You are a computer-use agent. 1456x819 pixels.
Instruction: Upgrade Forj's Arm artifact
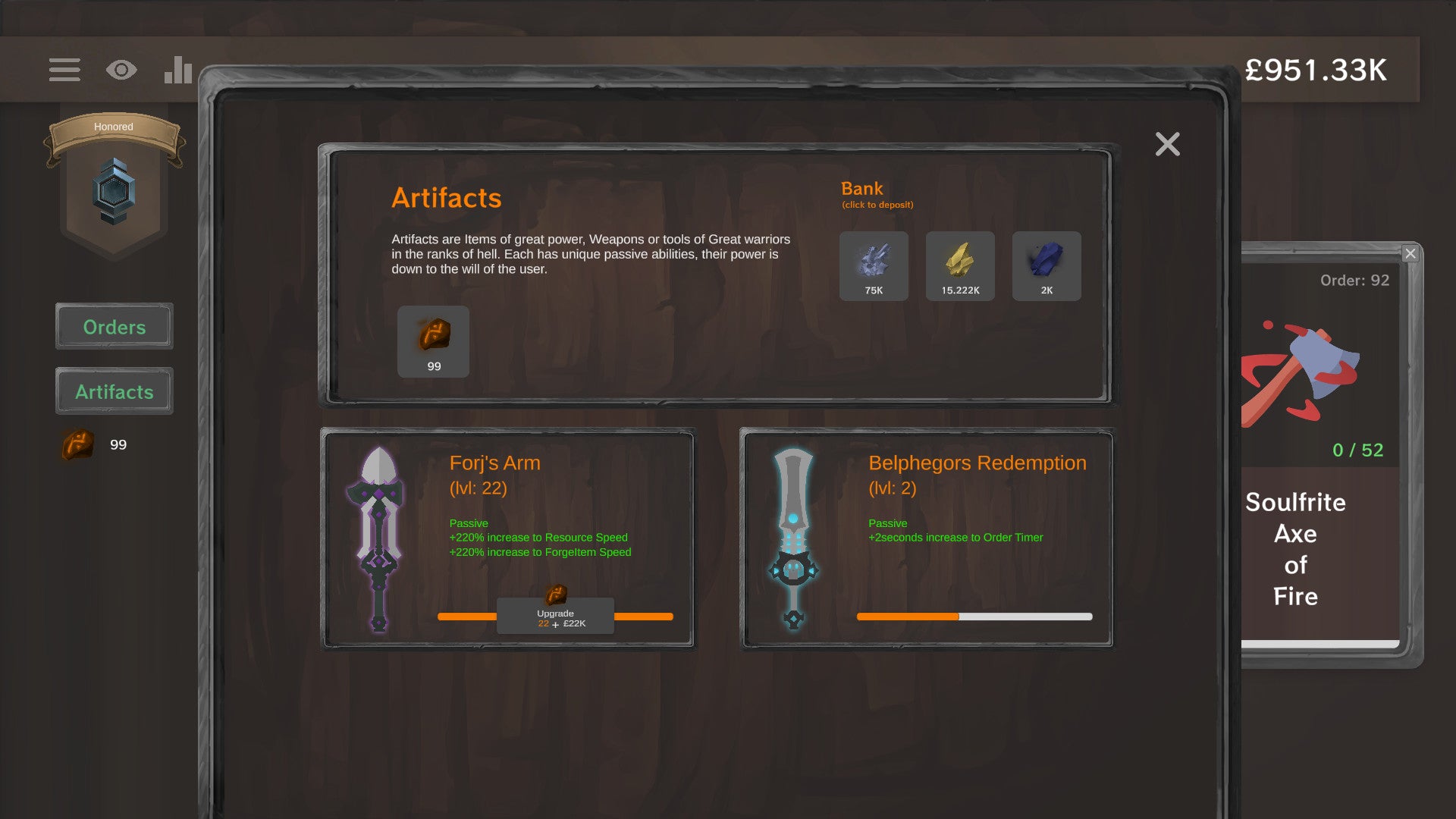pyautogui.click(x=555, y=617)
